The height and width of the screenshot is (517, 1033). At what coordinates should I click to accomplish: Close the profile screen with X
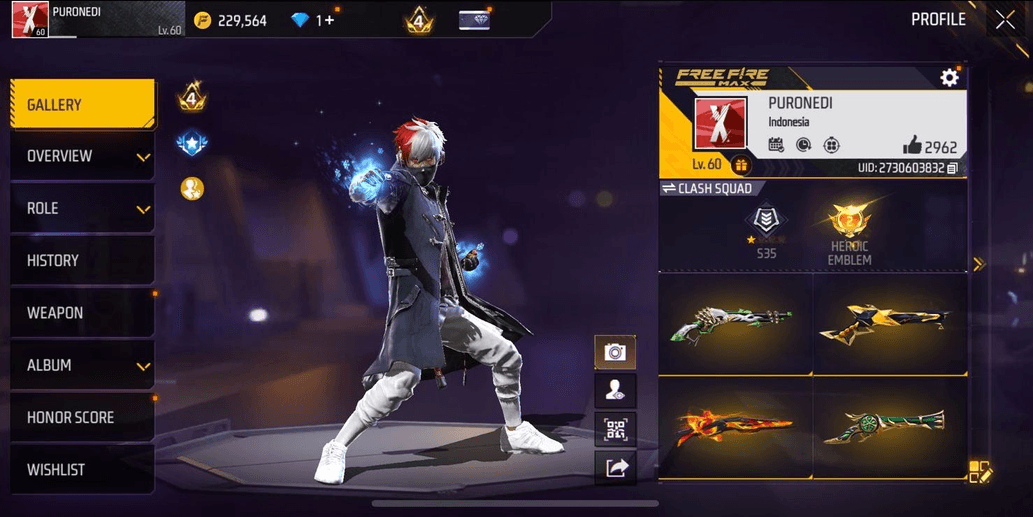pos(1004,20)
